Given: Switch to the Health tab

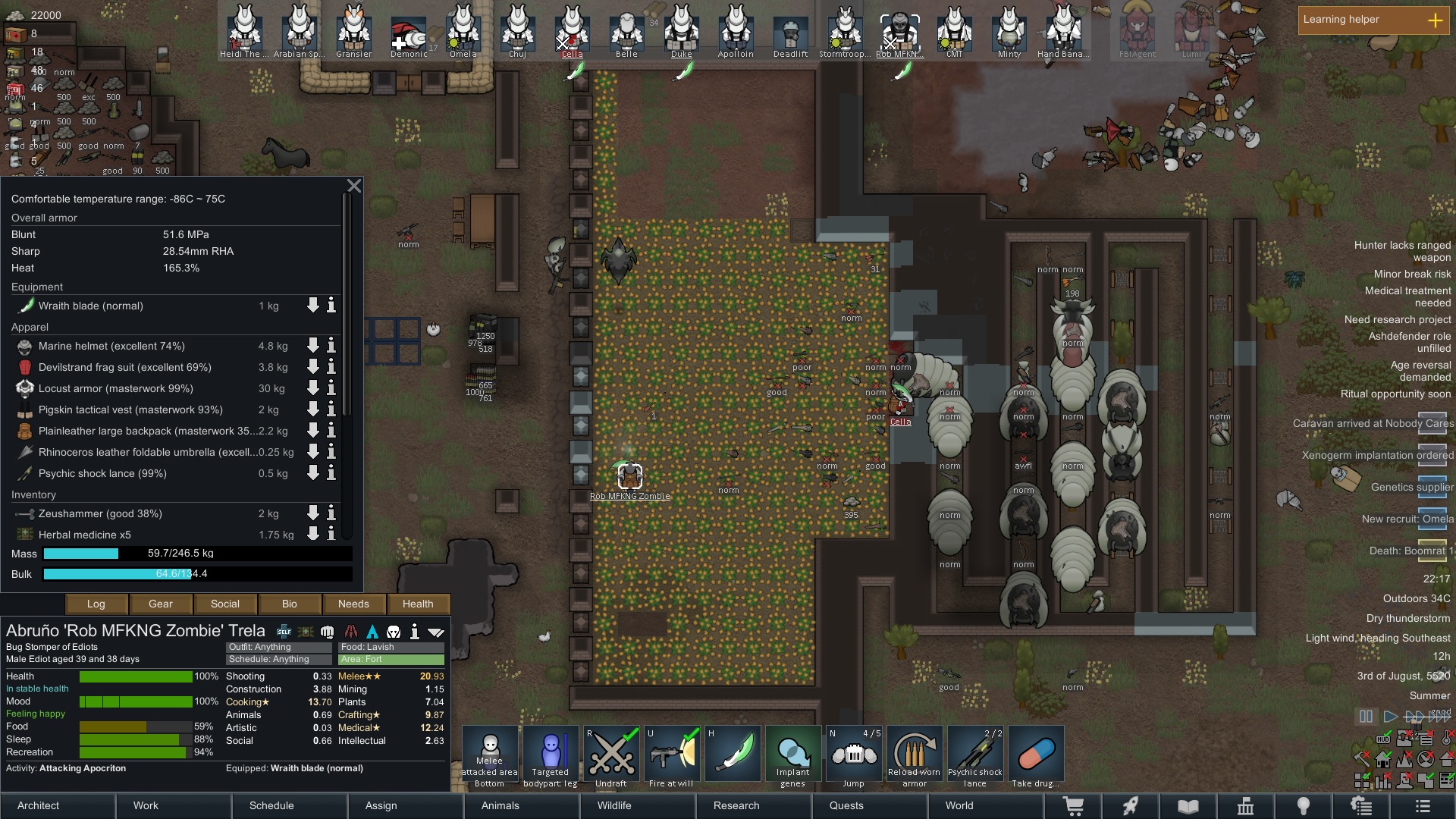Looking at the screenshot, I should tap(418, 604).
